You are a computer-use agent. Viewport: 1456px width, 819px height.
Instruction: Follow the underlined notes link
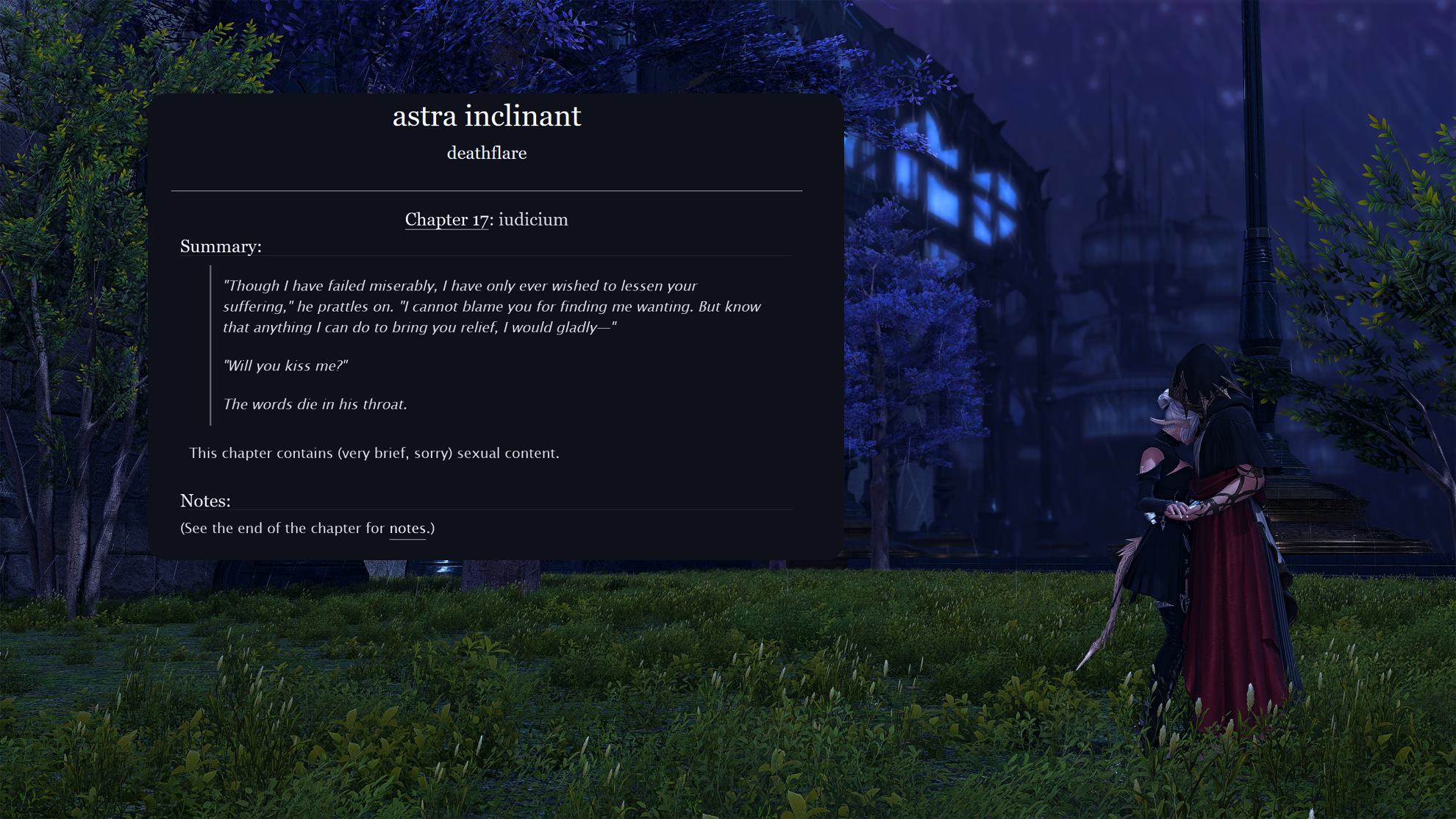pyautogui.click(x=407, y=529)
